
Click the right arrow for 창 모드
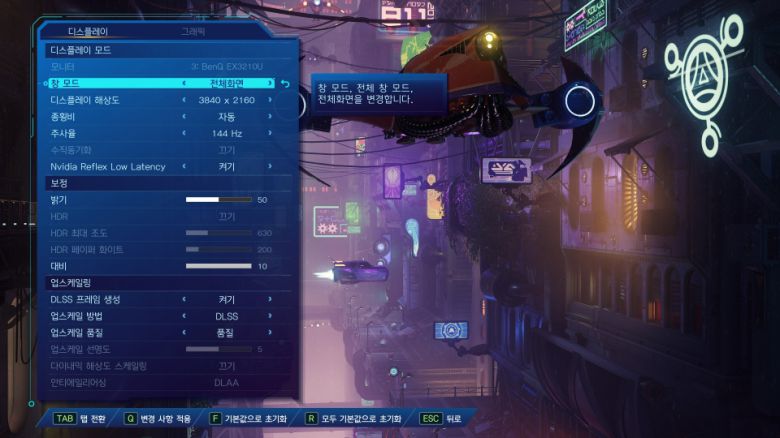pos(270,83)
